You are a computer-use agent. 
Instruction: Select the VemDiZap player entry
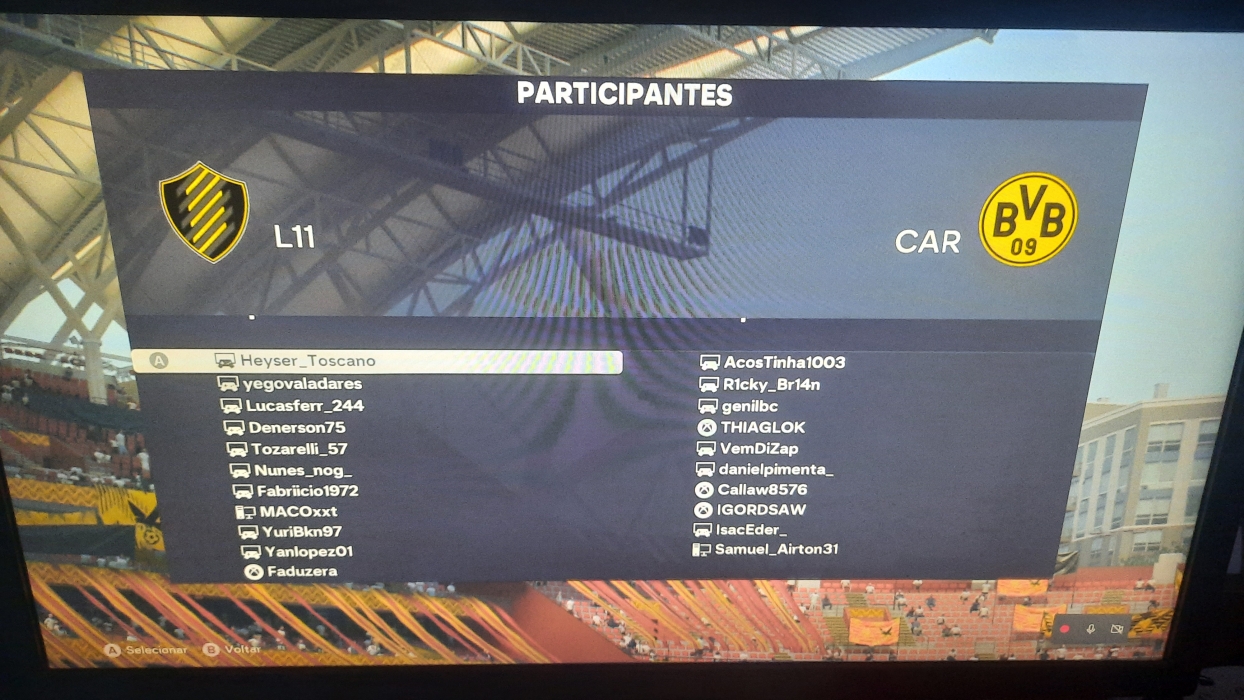(759, 449)
